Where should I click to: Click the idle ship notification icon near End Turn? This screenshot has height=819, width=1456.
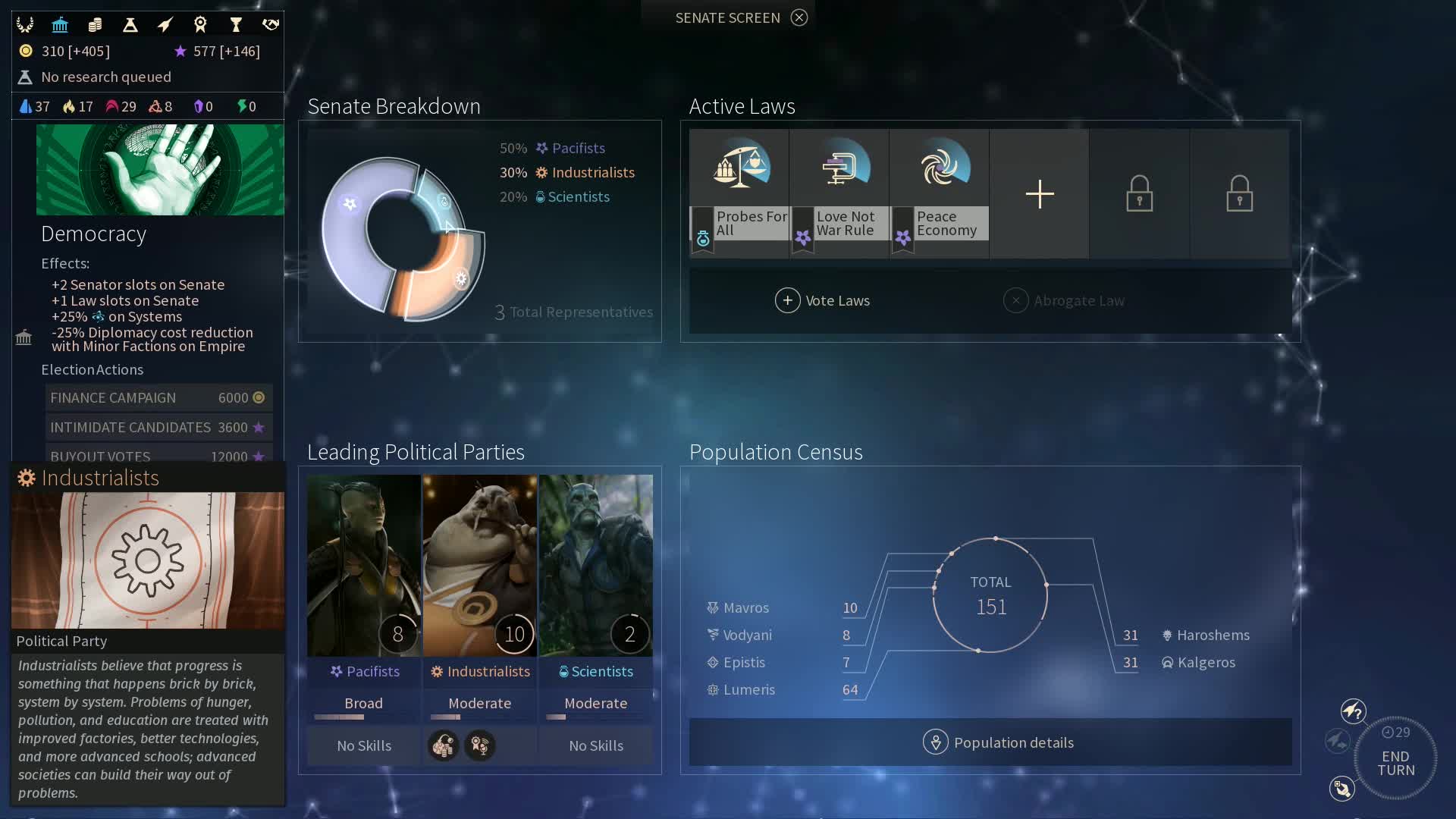pyautogui.click(x=1354, y=711)
